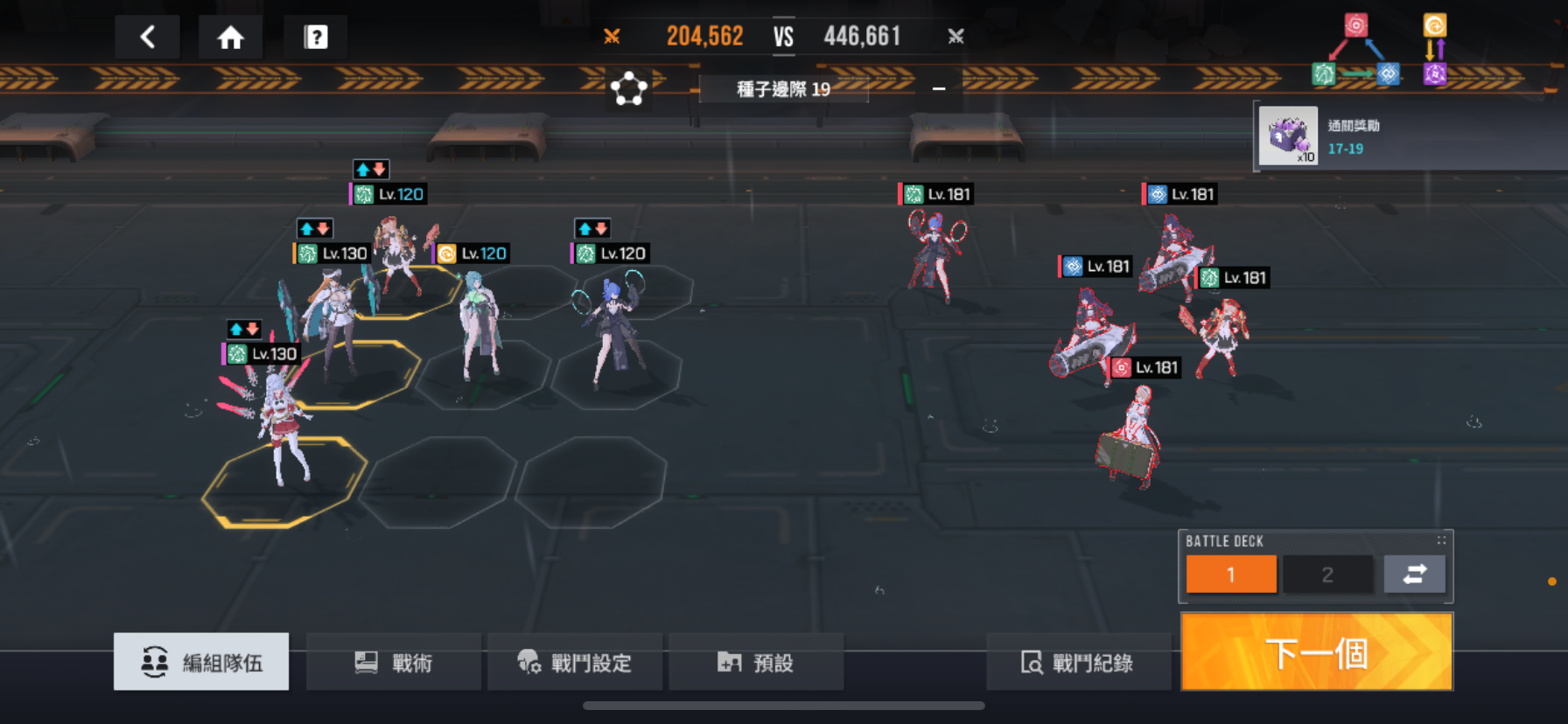This screenshot has width=1568, height=724.
Task: Open the formation pentagon icon
Action: 628,88
